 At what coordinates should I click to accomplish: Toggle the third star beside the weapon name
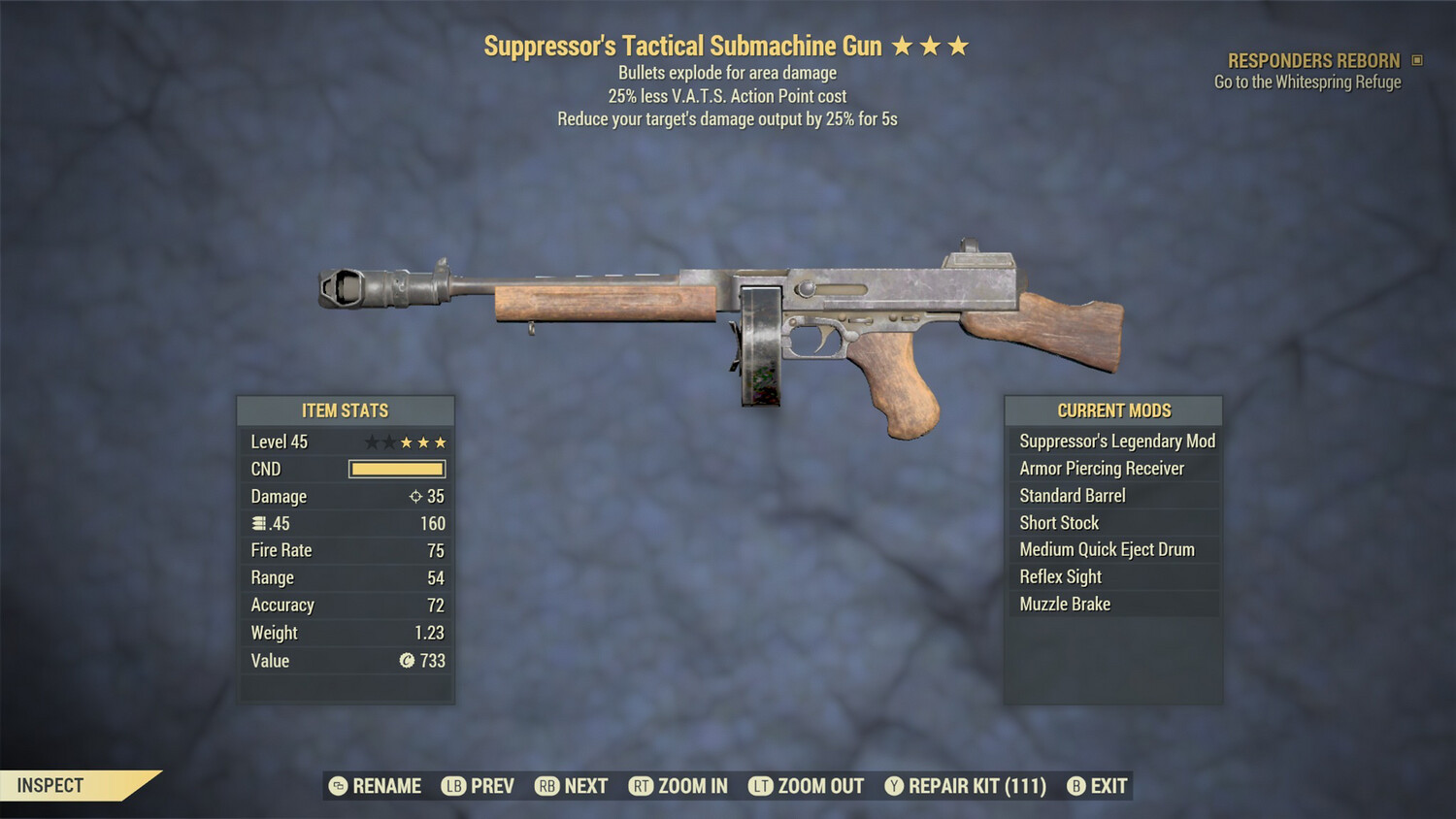pyautogui.click(x=959, y=44)
